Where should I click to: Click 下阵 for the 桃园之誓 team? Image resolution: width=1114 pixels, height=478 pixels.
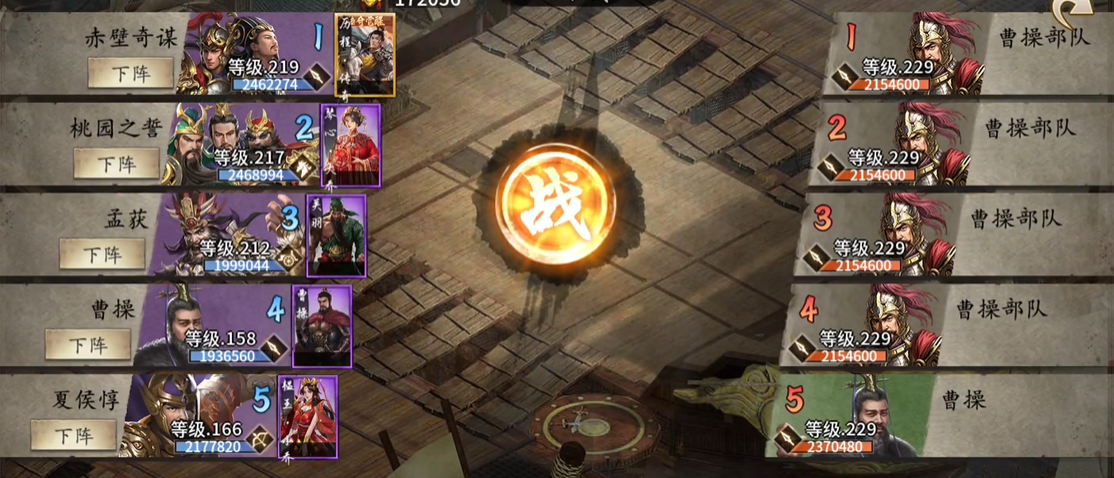(x=116, y=163)
